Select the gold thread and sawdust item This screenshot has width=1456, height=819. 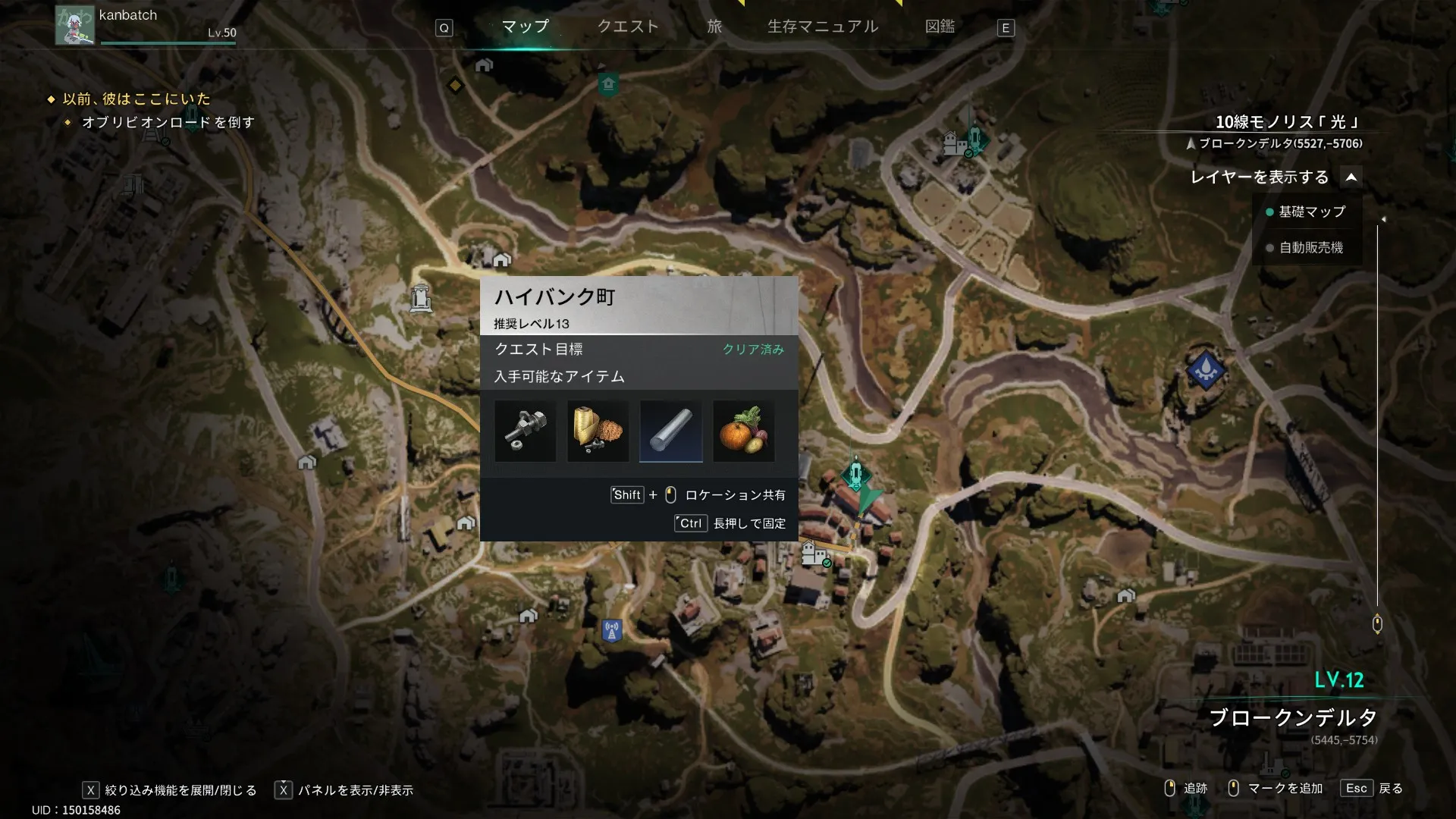598,431
